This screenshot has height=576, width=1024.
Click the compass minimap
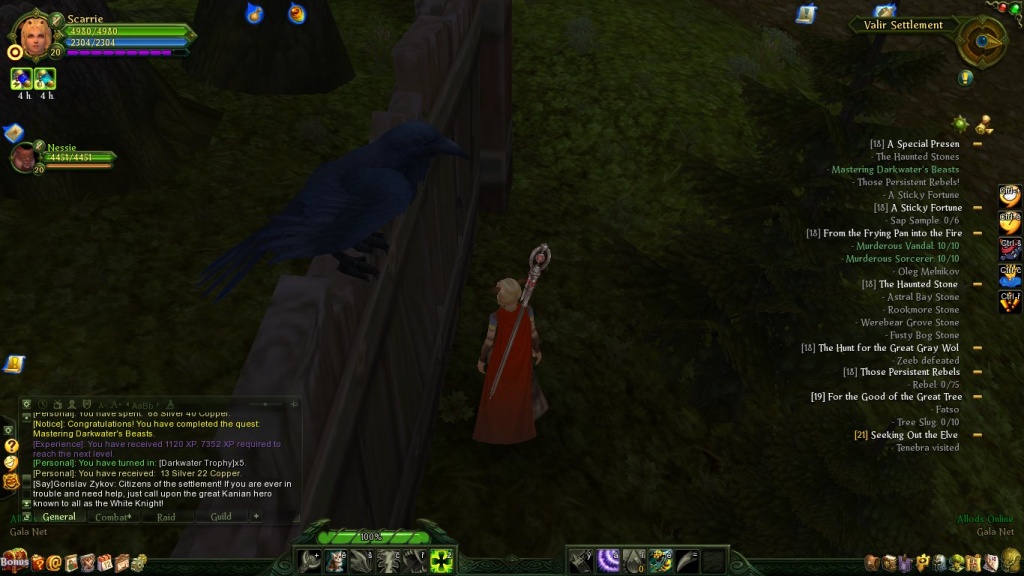click(981, 41)
